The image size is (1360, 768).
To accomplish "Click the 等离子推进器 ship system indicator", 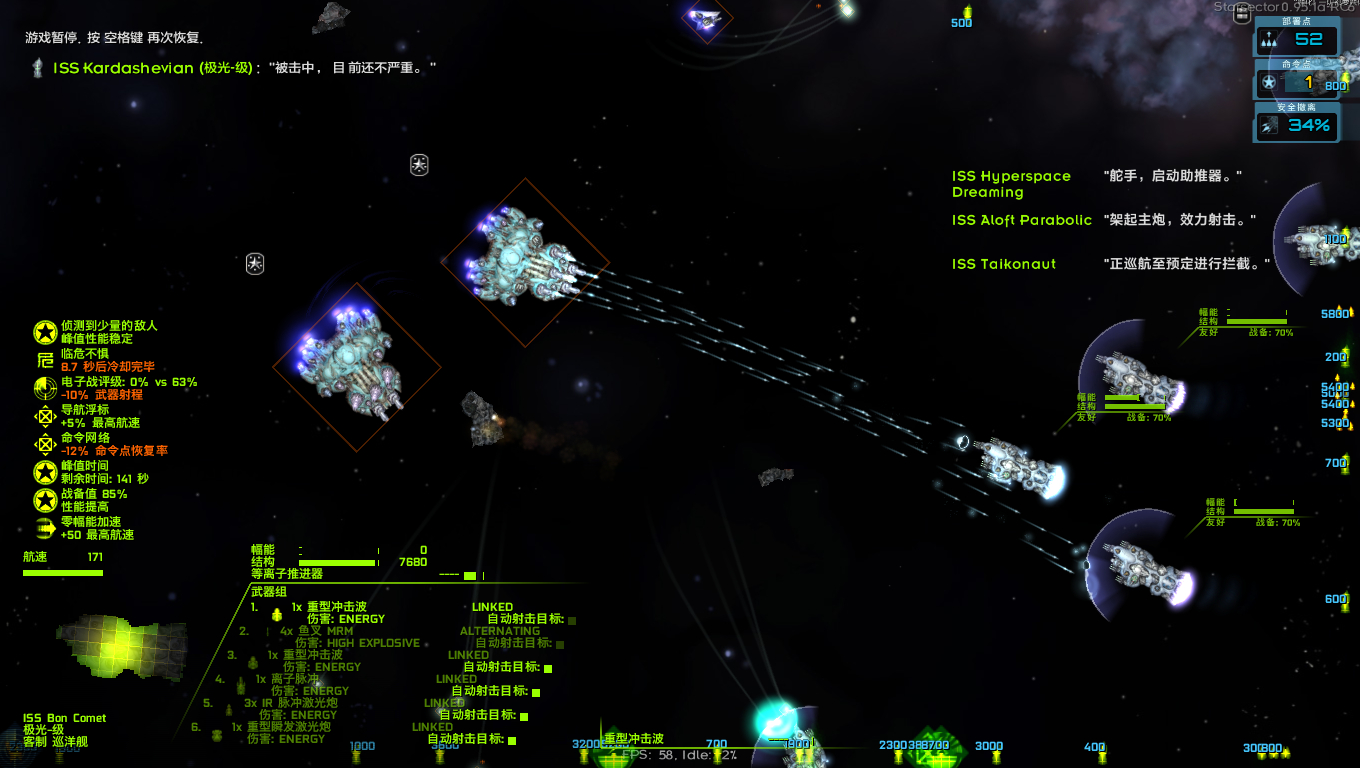I will [x=287, y=574].
